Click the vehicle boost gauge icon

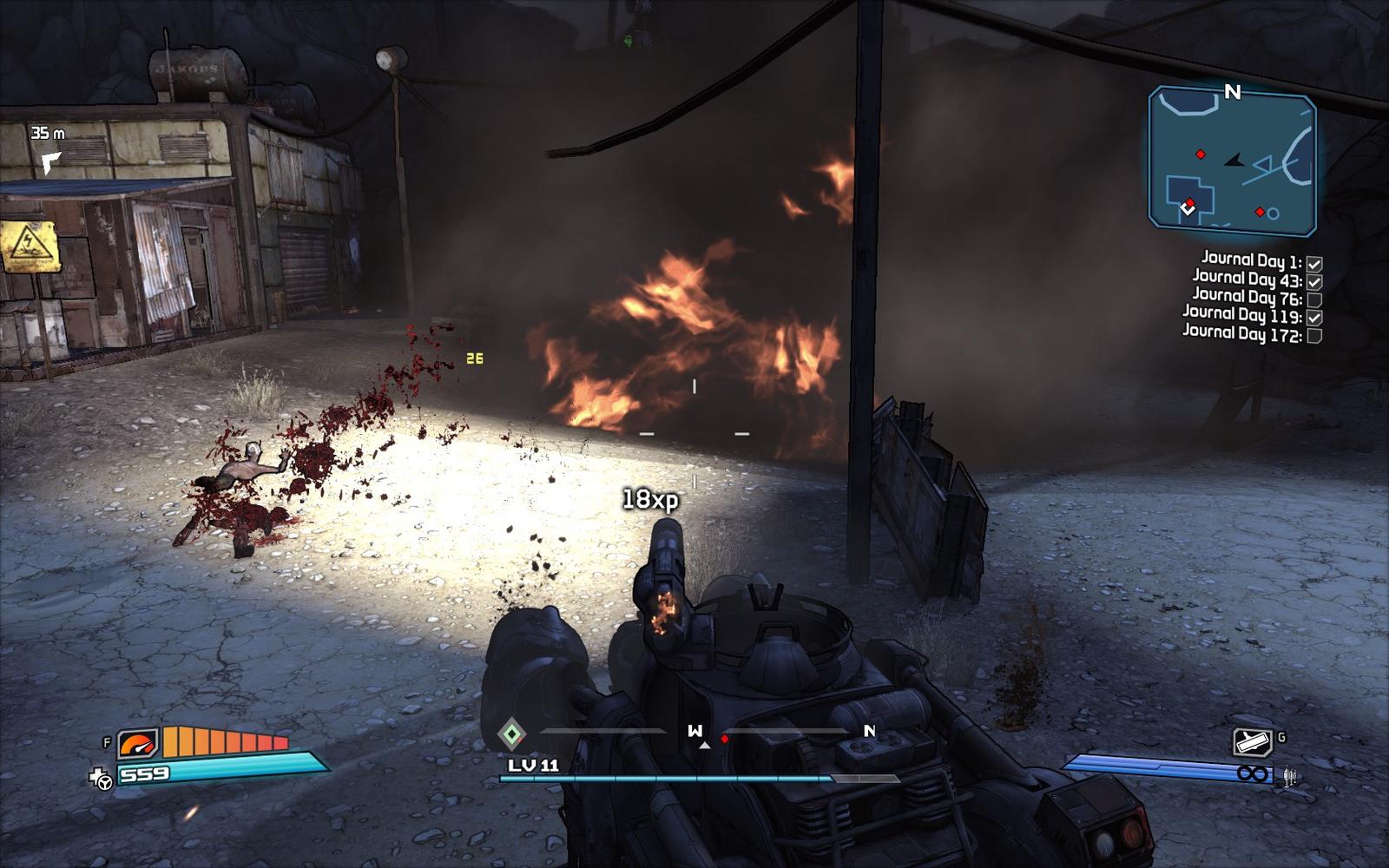[x=138, y=744]
